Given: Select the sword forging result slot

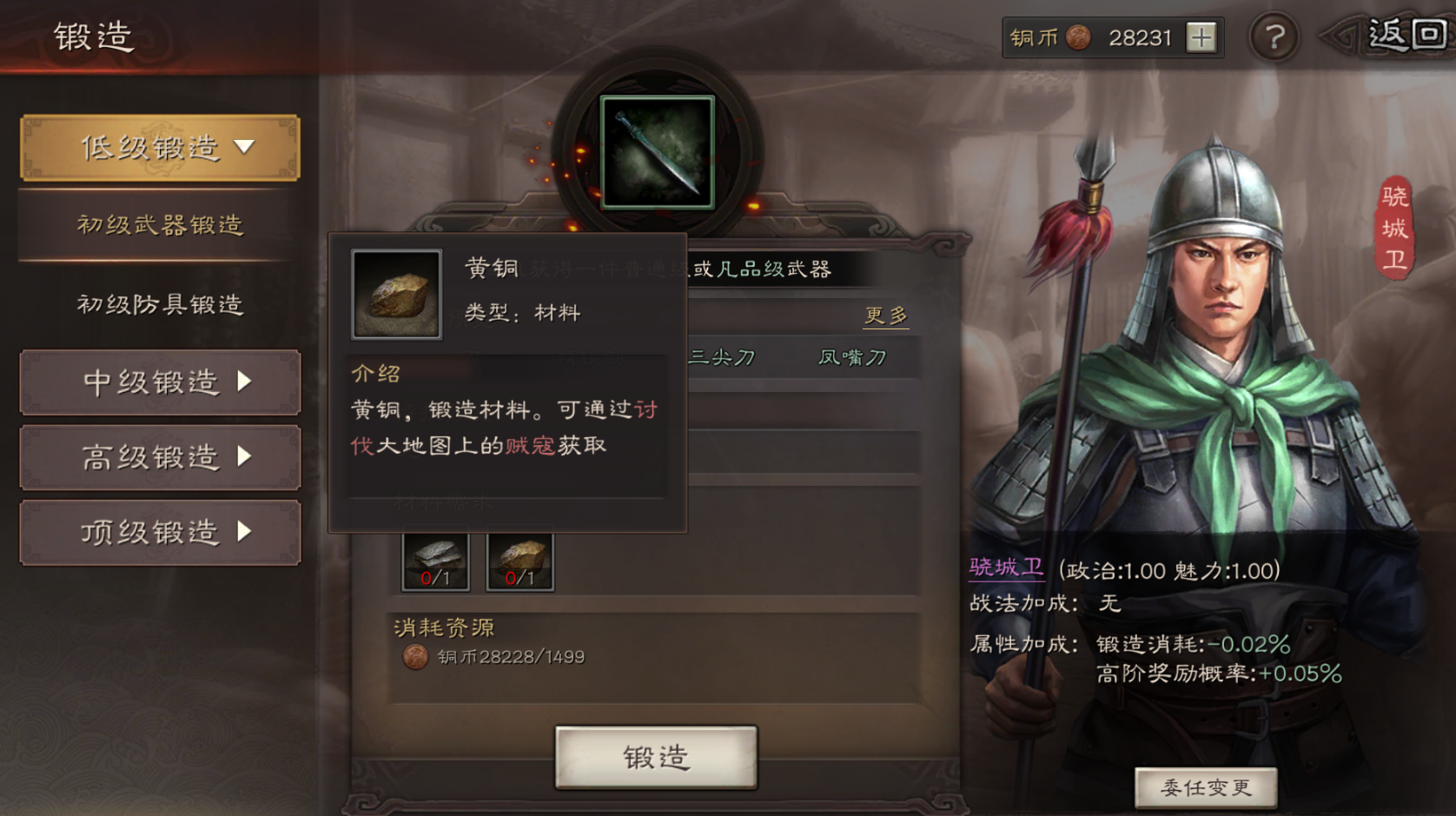Looking at the screenshot, I should pos(658,153).
